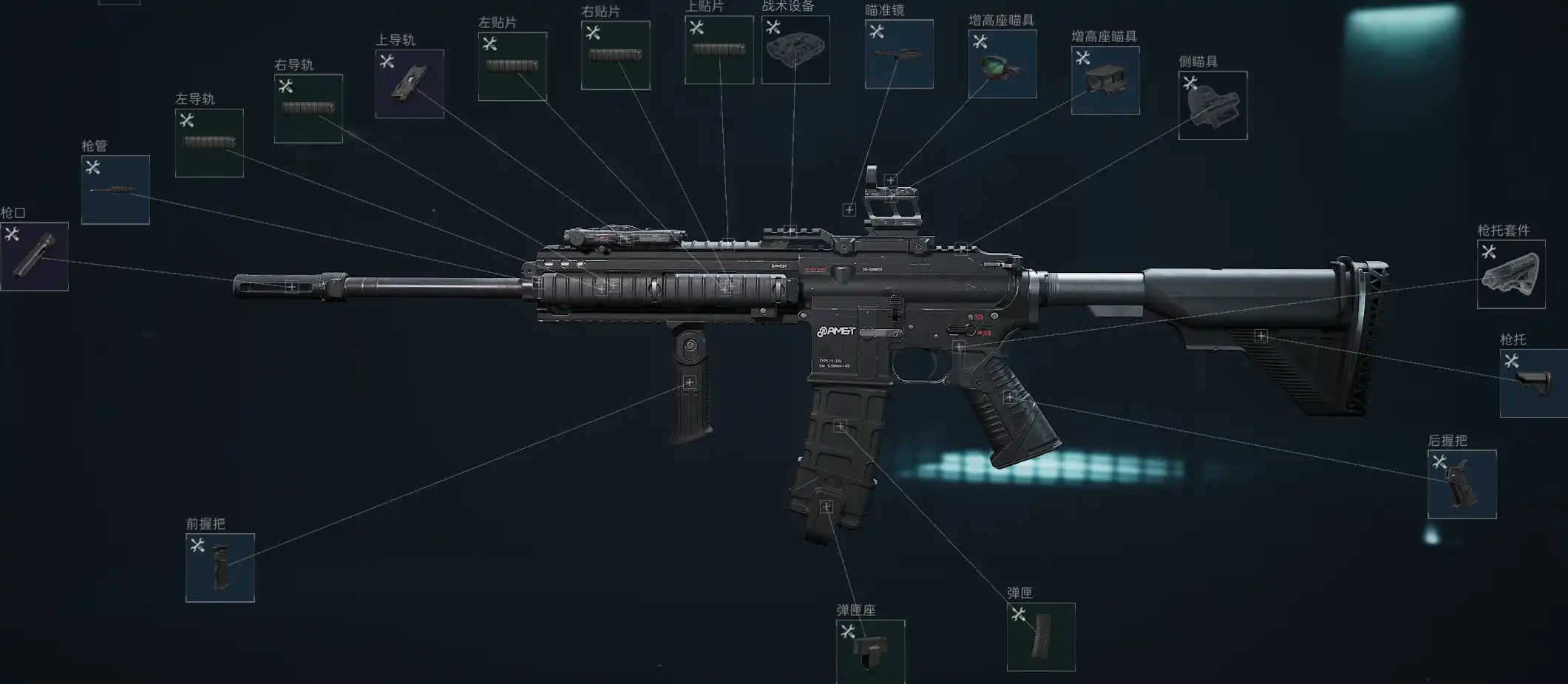Open the 枪托套件 stock kit slot
Screen dimensions: 1568x684
coord(1511,274)
